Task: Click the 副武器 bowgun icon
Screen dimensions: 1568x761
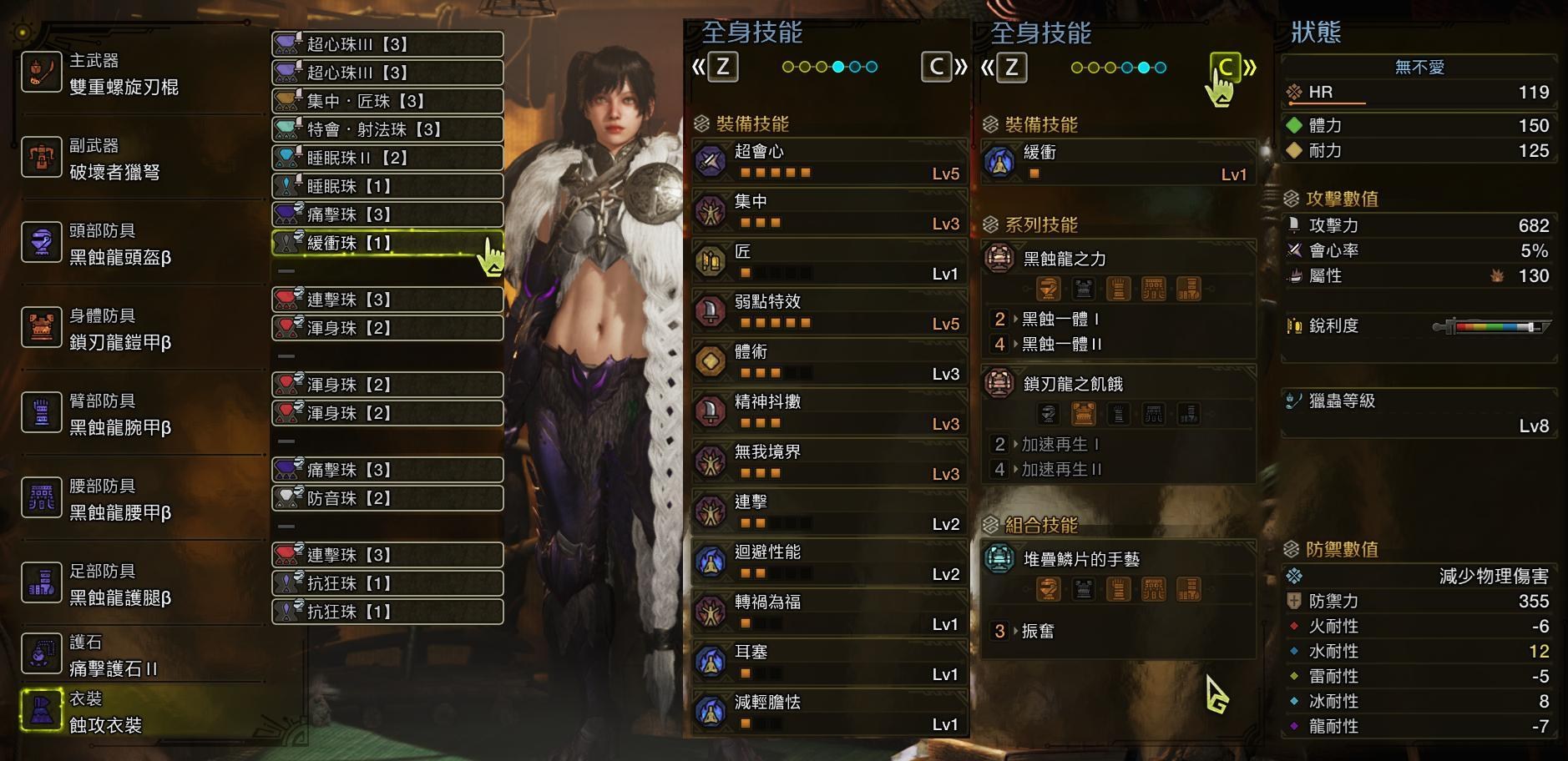Action: (x=42, y=158)
